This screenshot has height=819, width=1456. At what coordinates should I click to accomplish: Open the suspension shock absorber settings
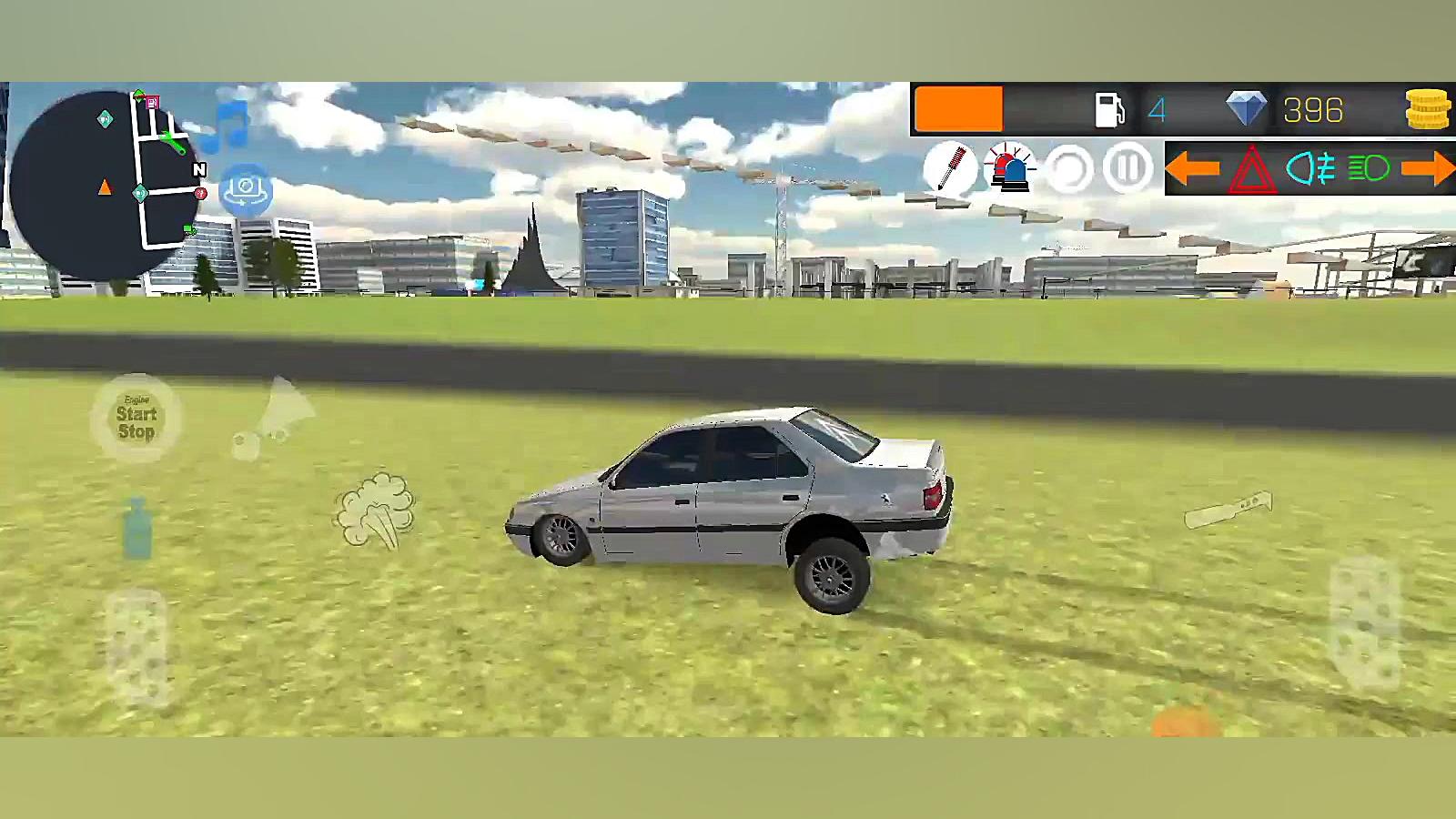pos(950,168)
